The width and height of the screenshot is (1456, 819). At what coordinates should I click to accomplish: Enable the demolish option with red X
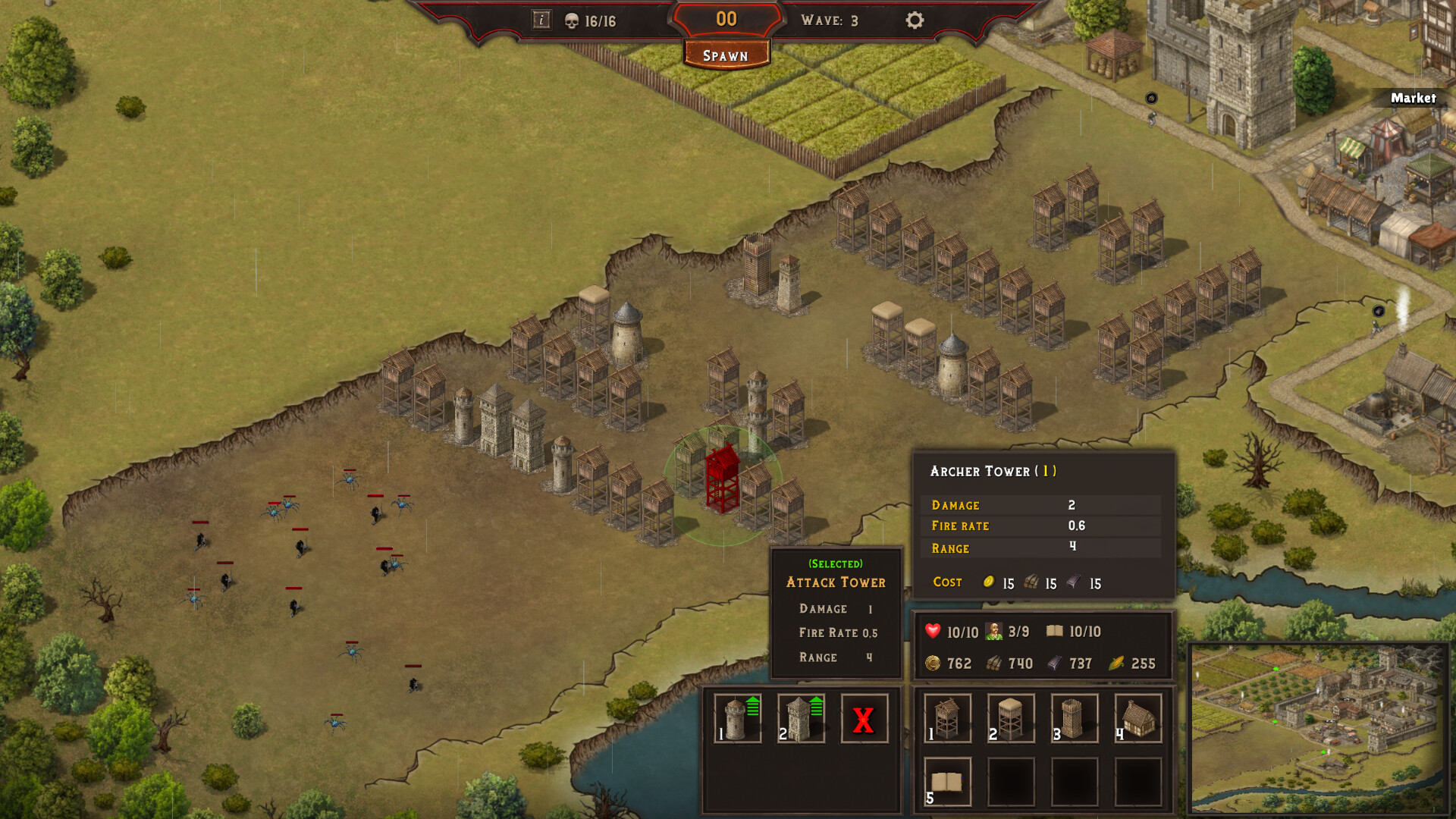pos(864,718)
